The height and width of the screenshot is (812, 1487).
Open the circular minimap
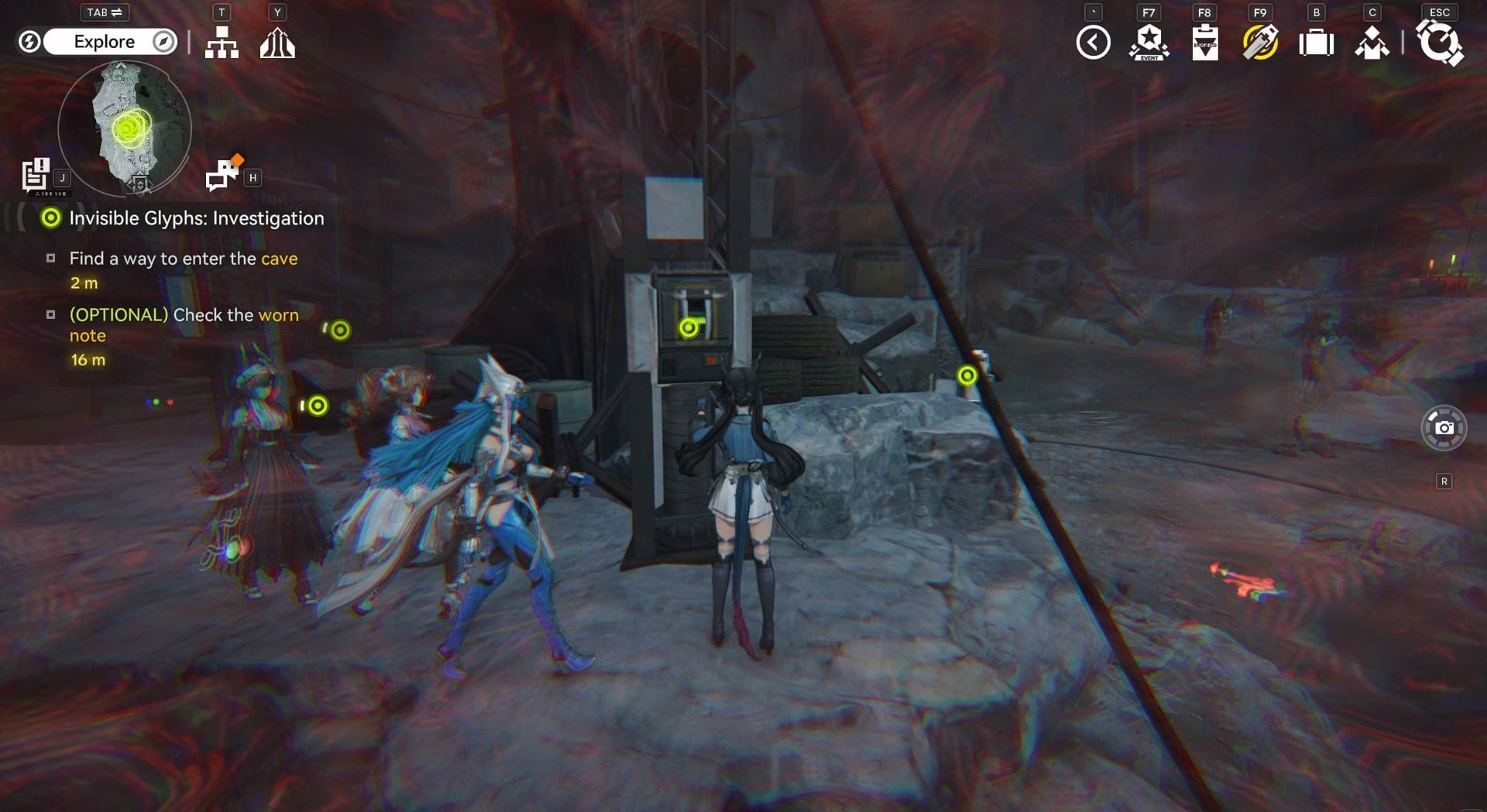pos(125,128)
